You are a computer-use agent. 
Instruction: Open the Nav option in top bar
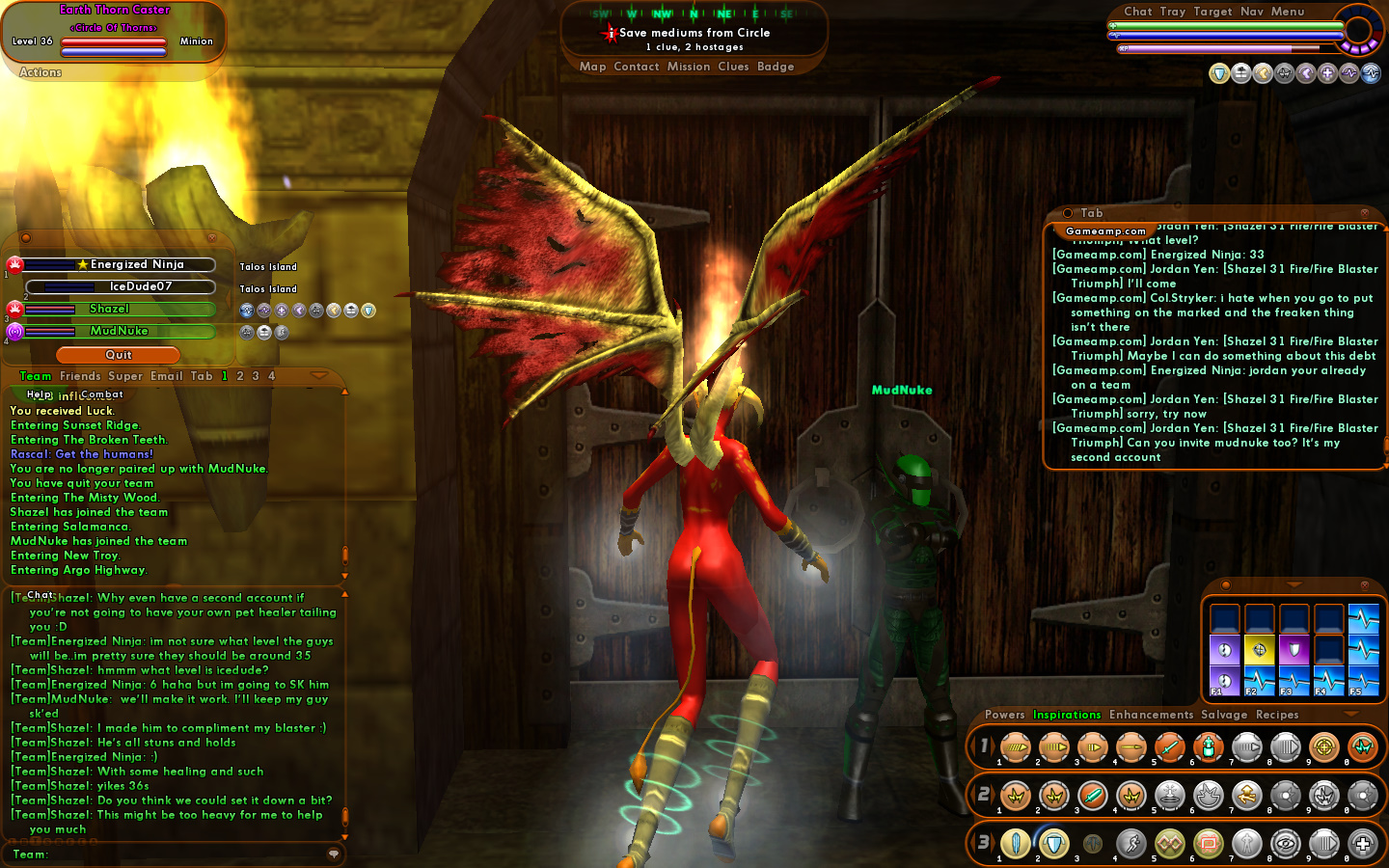coord(1251,12)
